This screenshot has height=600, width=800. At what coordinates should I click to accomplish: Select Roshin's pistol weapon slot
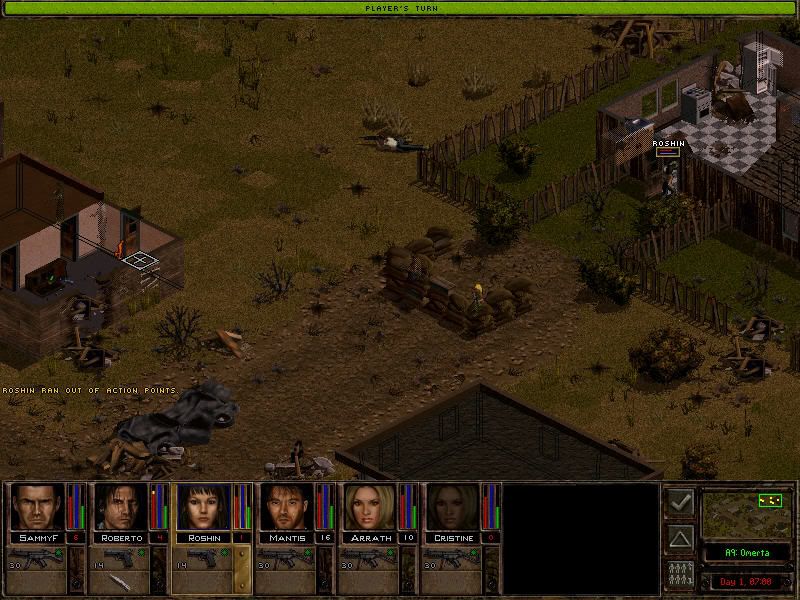205,558
